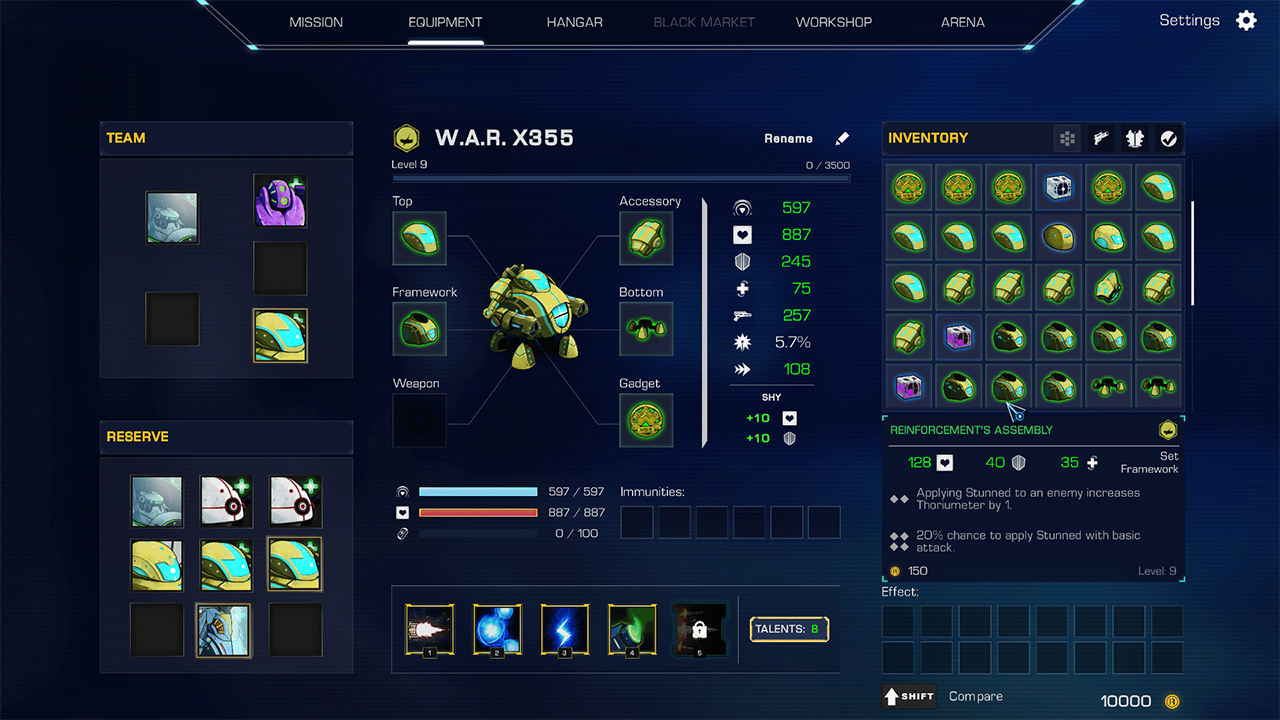The image size is (1280, 720).
Task: Enable the armor inventory filter
Action: [x=1134, y=138]
